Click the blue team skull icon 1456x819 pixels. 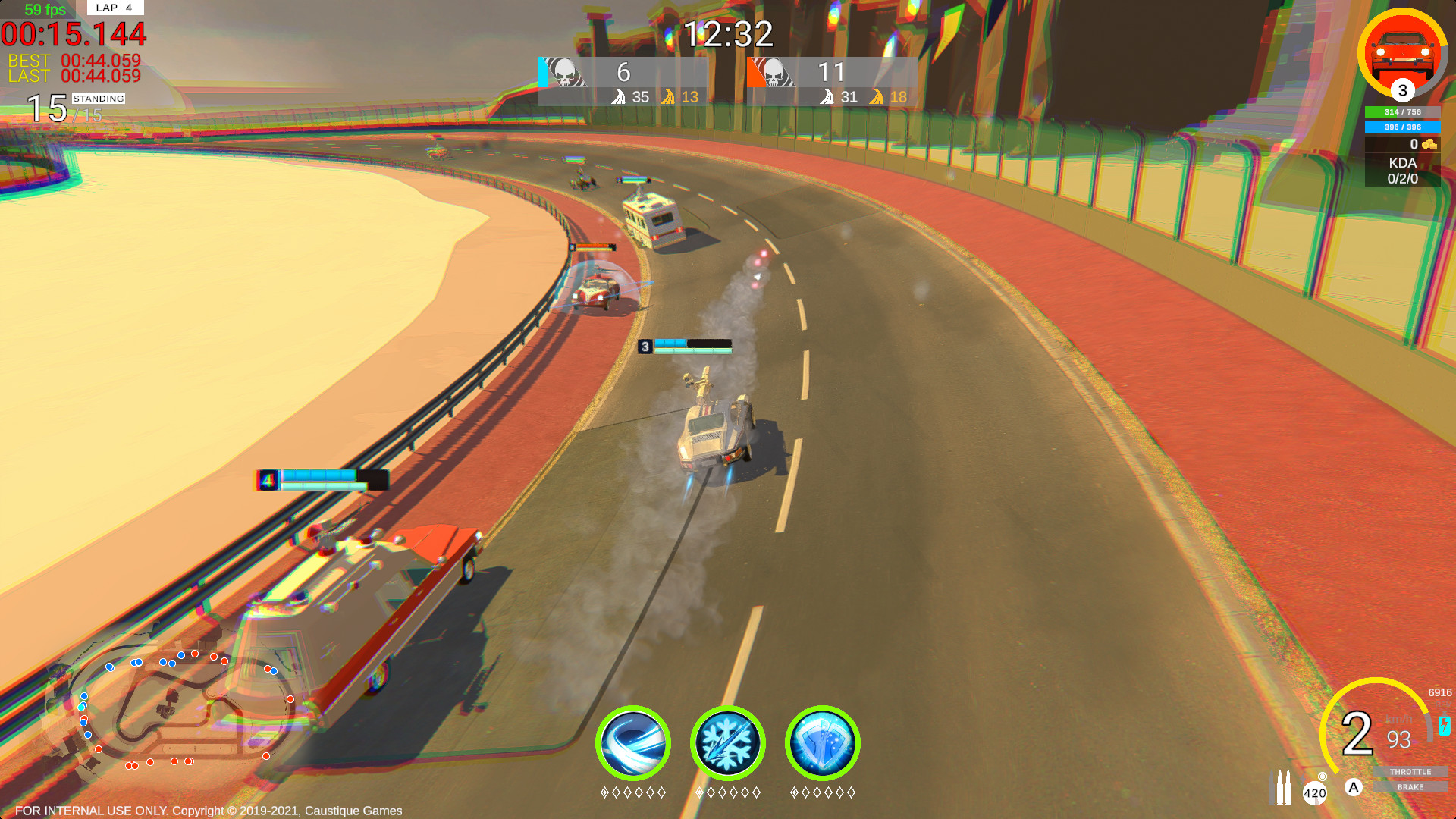(565, 74)
